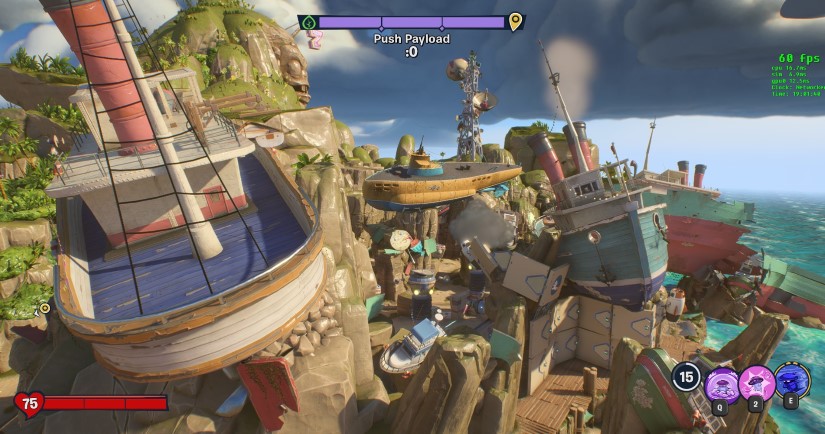The height and width of the screenshot is (434, 825).
Task: Trigger the blue shadow figure ability
Action: point(792,381)
